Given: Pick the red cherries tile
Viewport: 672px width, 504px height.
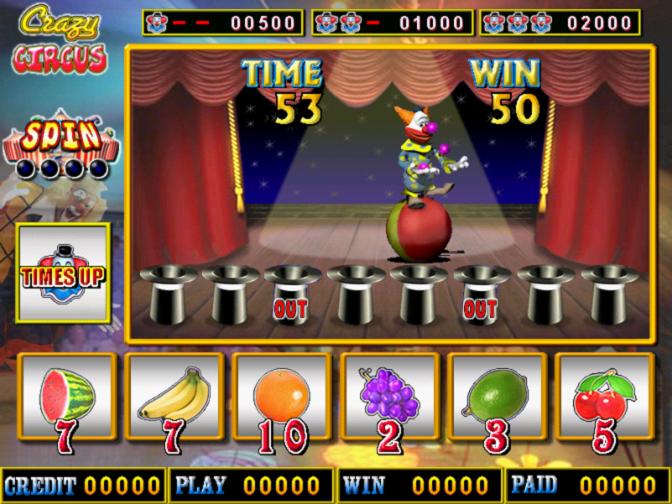Looking at the screenshot, I should tap(607, 400).
